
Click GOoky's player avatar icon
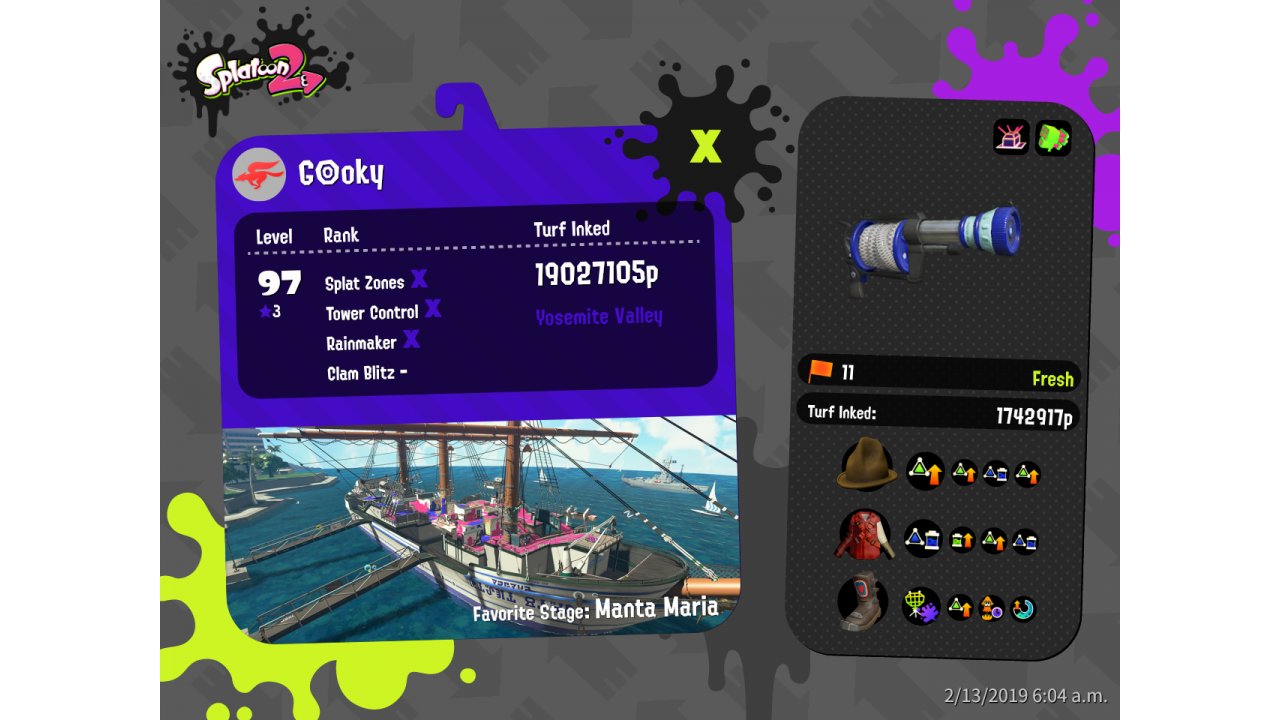click(x=259, y=176)
